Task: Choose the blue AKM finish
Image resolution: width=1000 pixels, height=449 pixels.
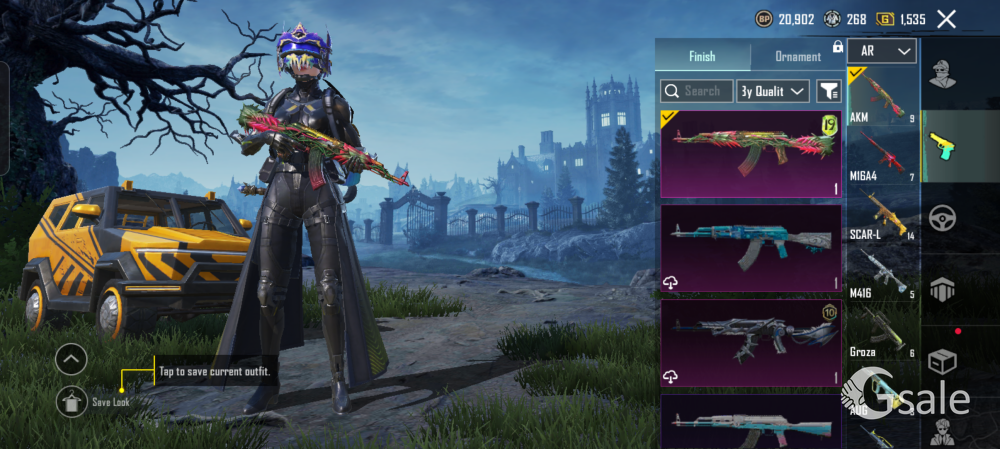Action: click(x=750, y=248)
